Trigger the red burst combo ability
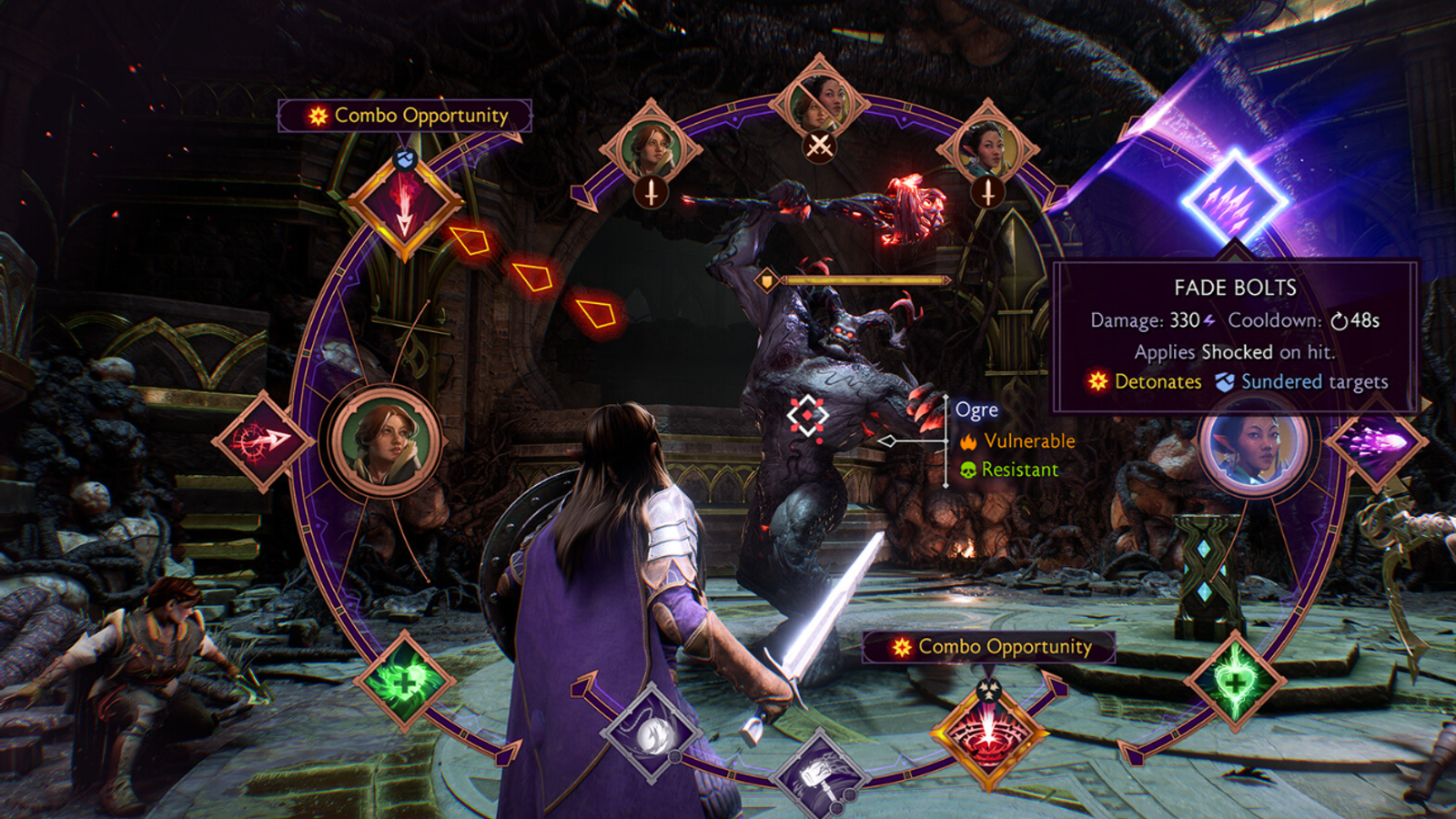This screenshot has width=1456, height=819. click(x=988, y=733)
